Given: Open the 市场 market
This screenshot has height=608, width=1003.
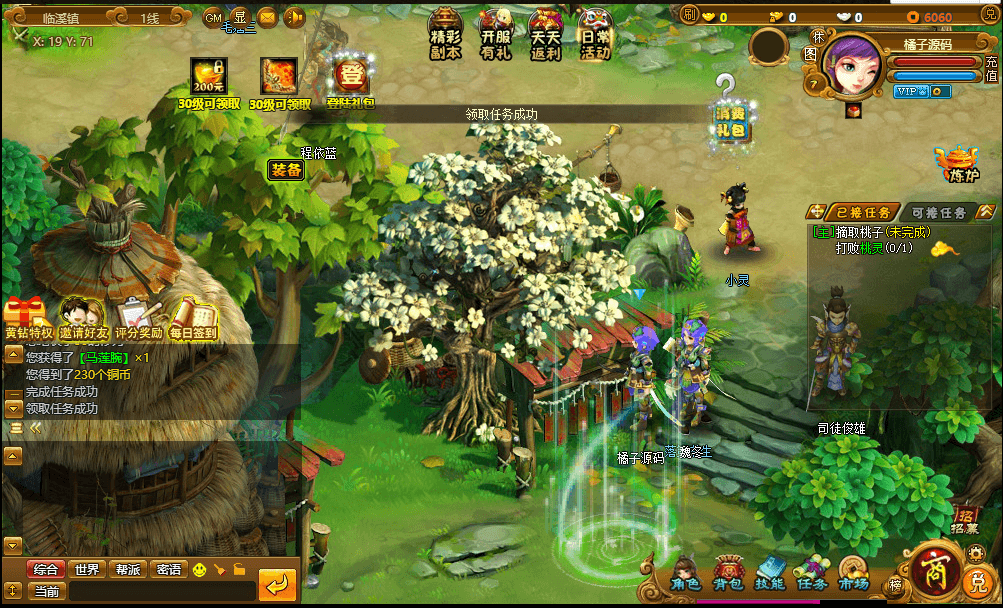Looking at the screenshot, I should click(x=853, y=575).
